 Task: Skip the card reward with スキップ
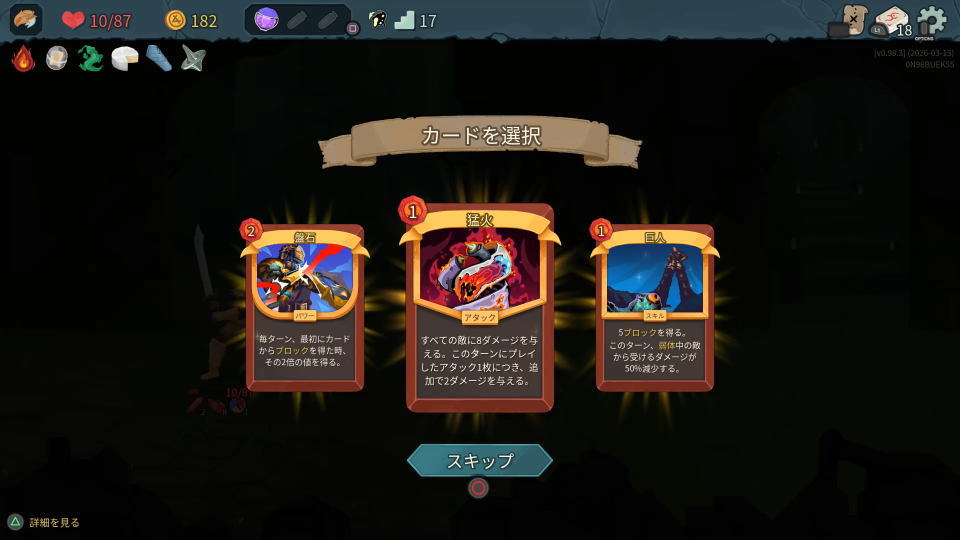click(480, 461)
